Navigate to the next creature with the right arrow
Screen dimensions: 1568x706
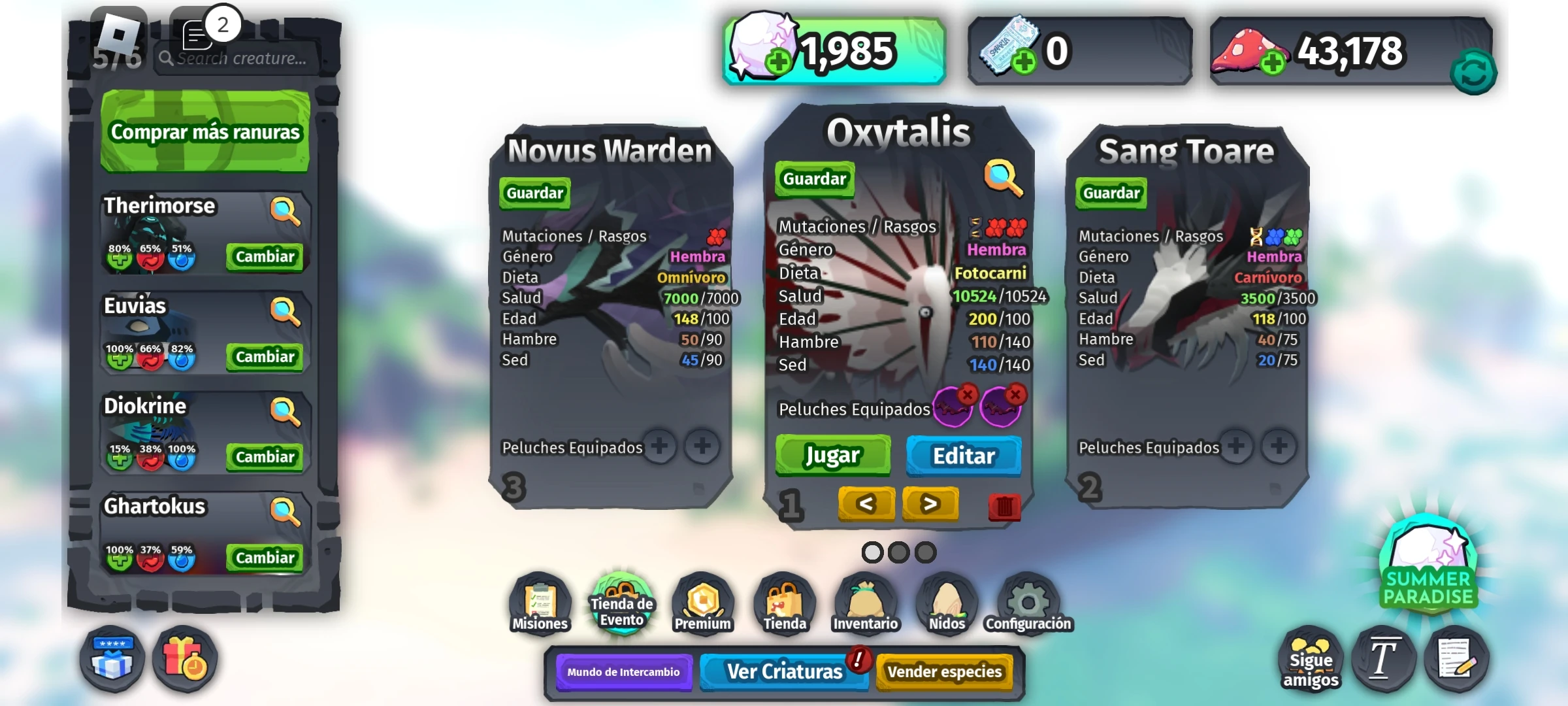click(930, 503)
